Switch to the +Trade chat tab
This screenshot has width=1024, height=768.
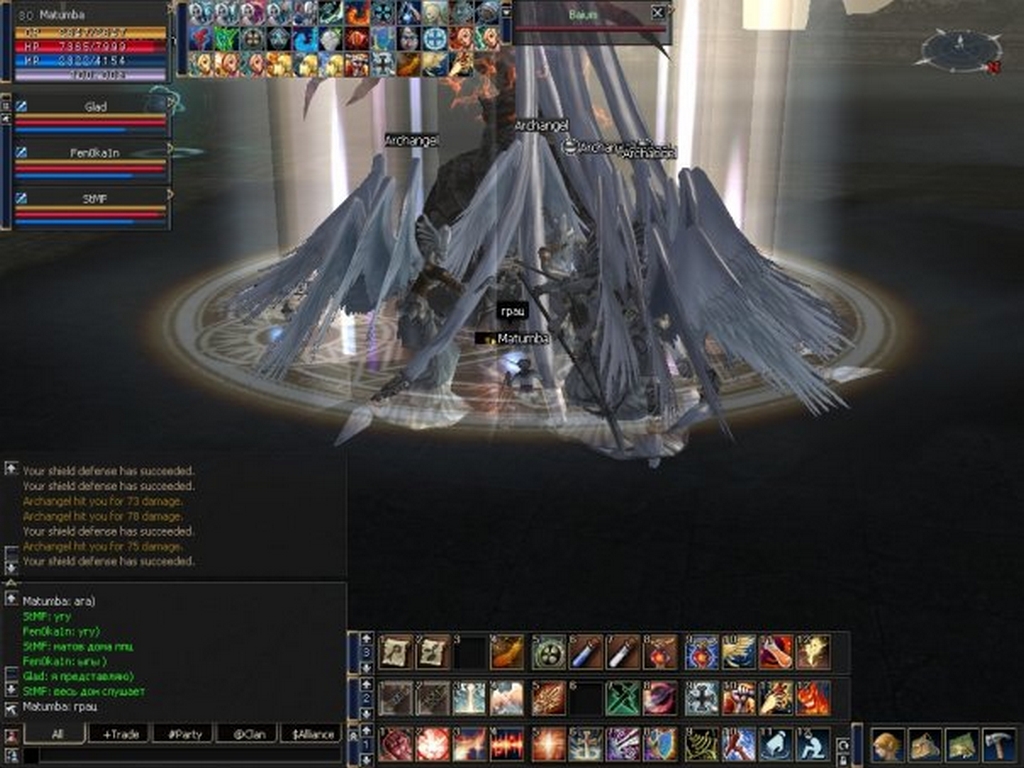(x=120, y=734)
